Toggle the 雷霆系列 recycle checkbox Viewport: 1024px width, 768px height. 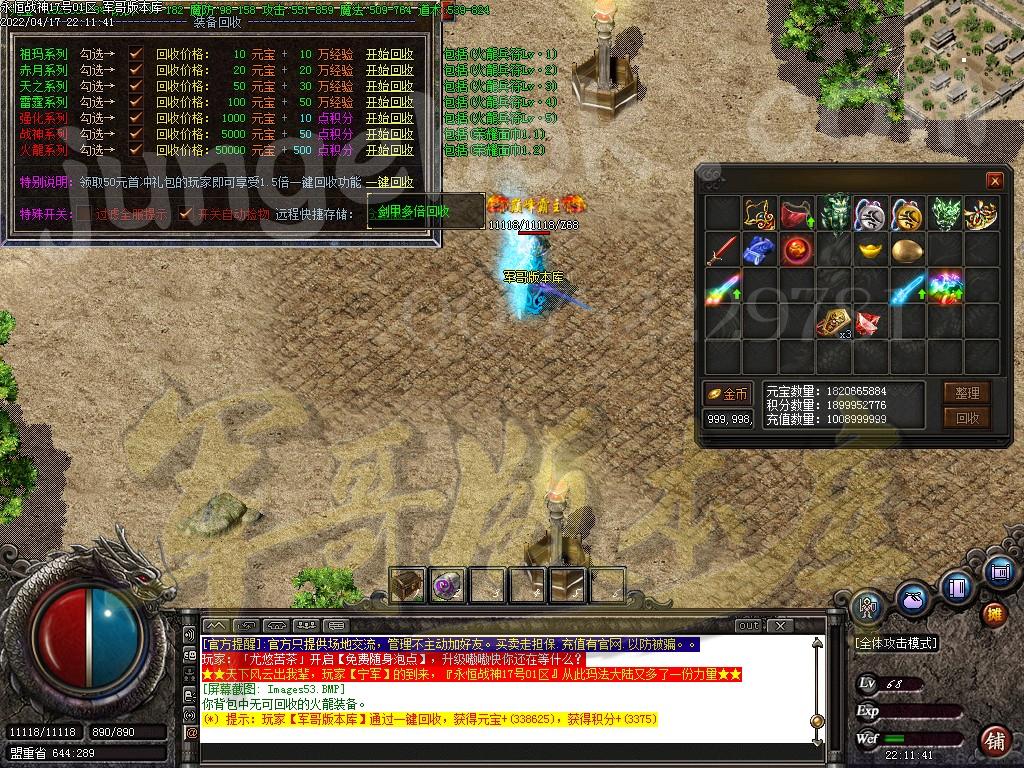(x=136, y=102)
